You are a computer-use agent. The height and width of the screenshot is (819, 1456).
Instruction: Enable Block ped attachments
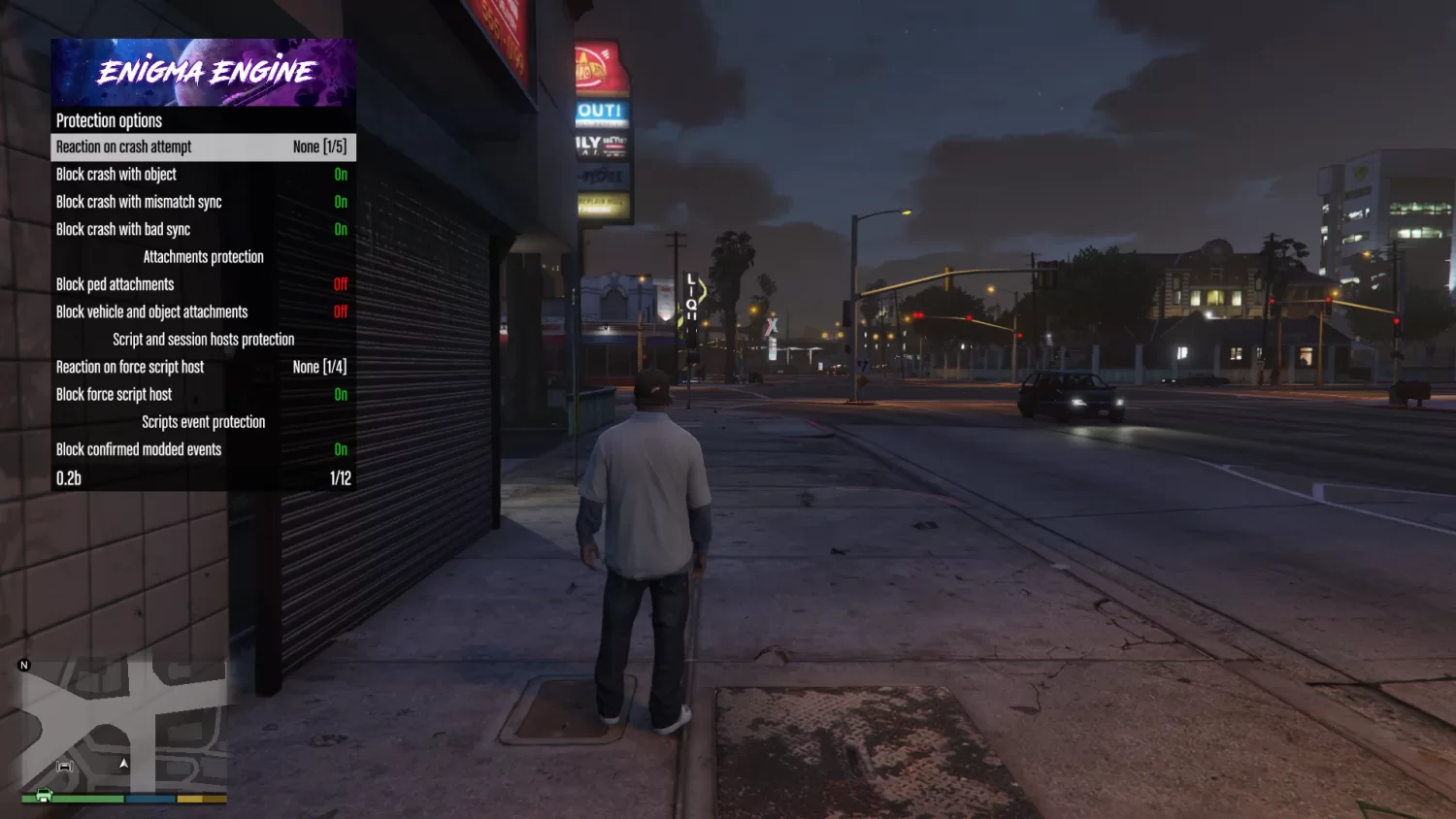(x=203, y=284)
